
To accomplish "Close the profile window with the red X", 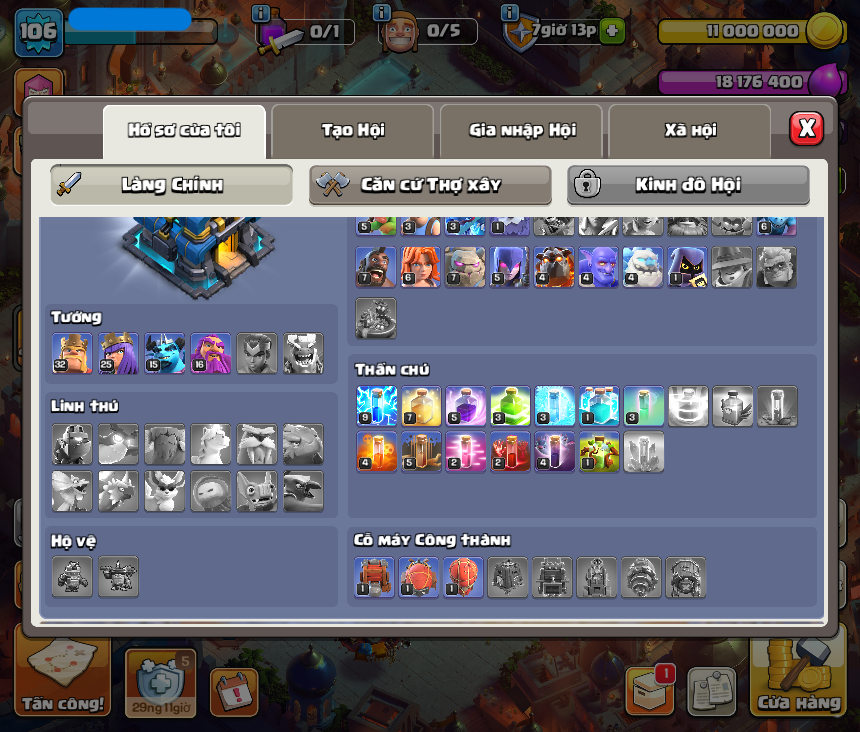I will click(806, 128).
